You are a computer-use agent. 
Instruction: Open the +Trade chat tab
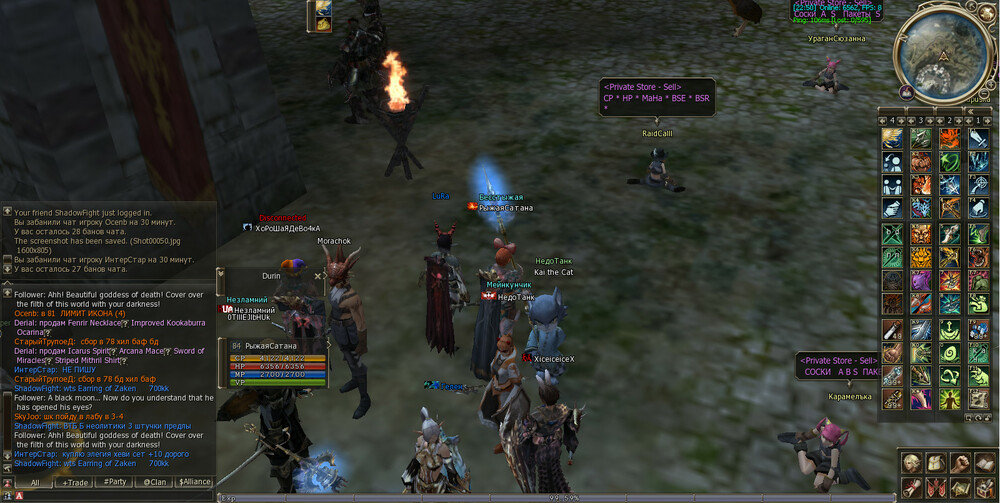(75, 482)
